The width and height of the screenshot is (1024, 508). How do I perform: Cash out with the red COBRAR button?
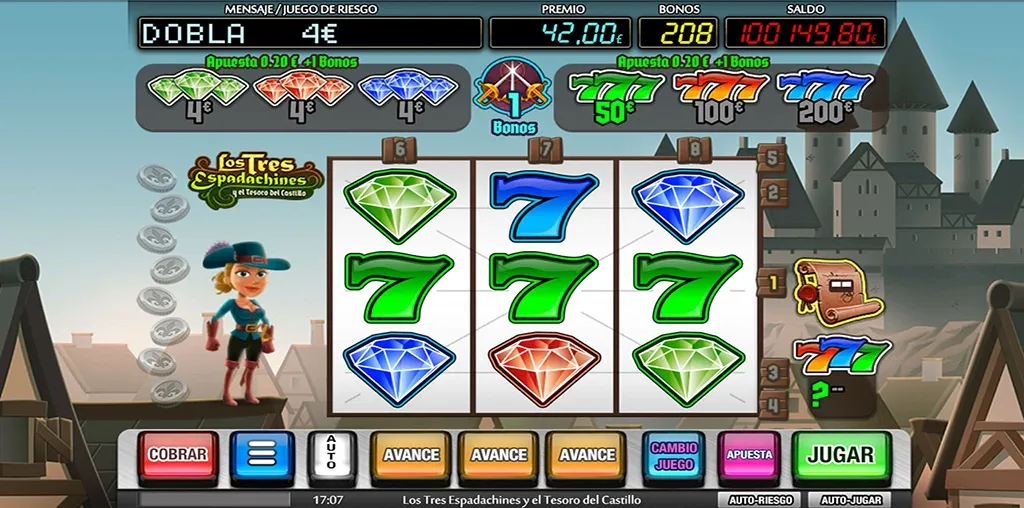[x=178, y=455]
